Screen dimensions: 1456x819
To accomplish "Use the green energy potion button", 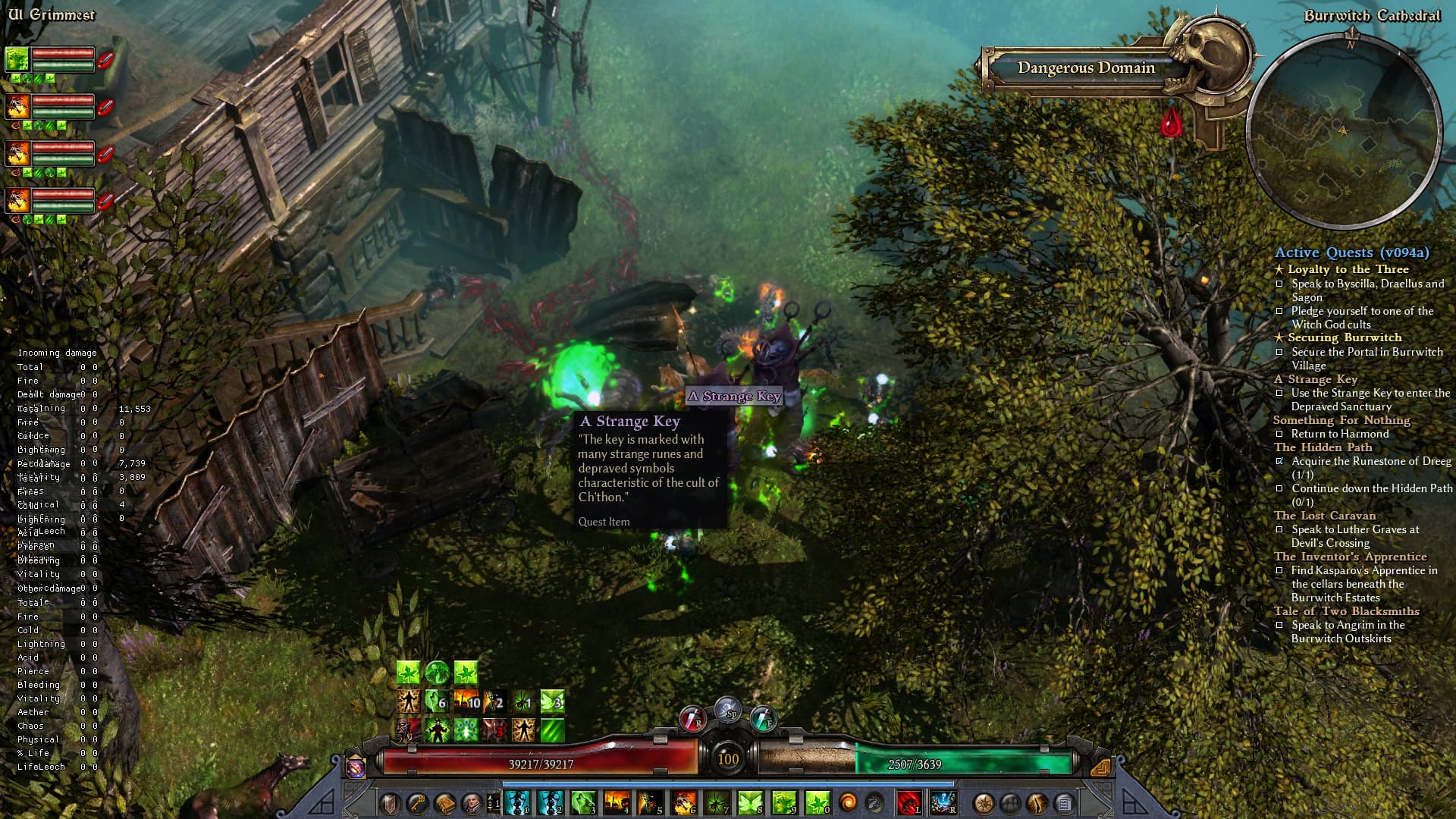I will [762, 717].
